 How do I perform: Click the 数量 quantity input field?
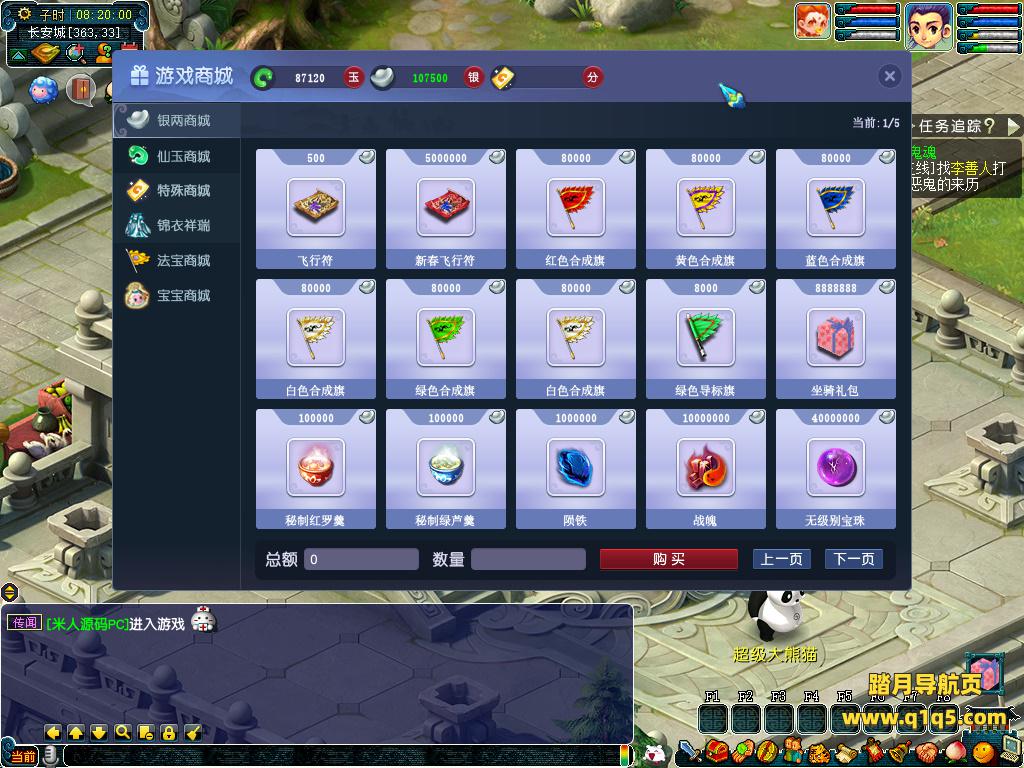click(528, 559)
